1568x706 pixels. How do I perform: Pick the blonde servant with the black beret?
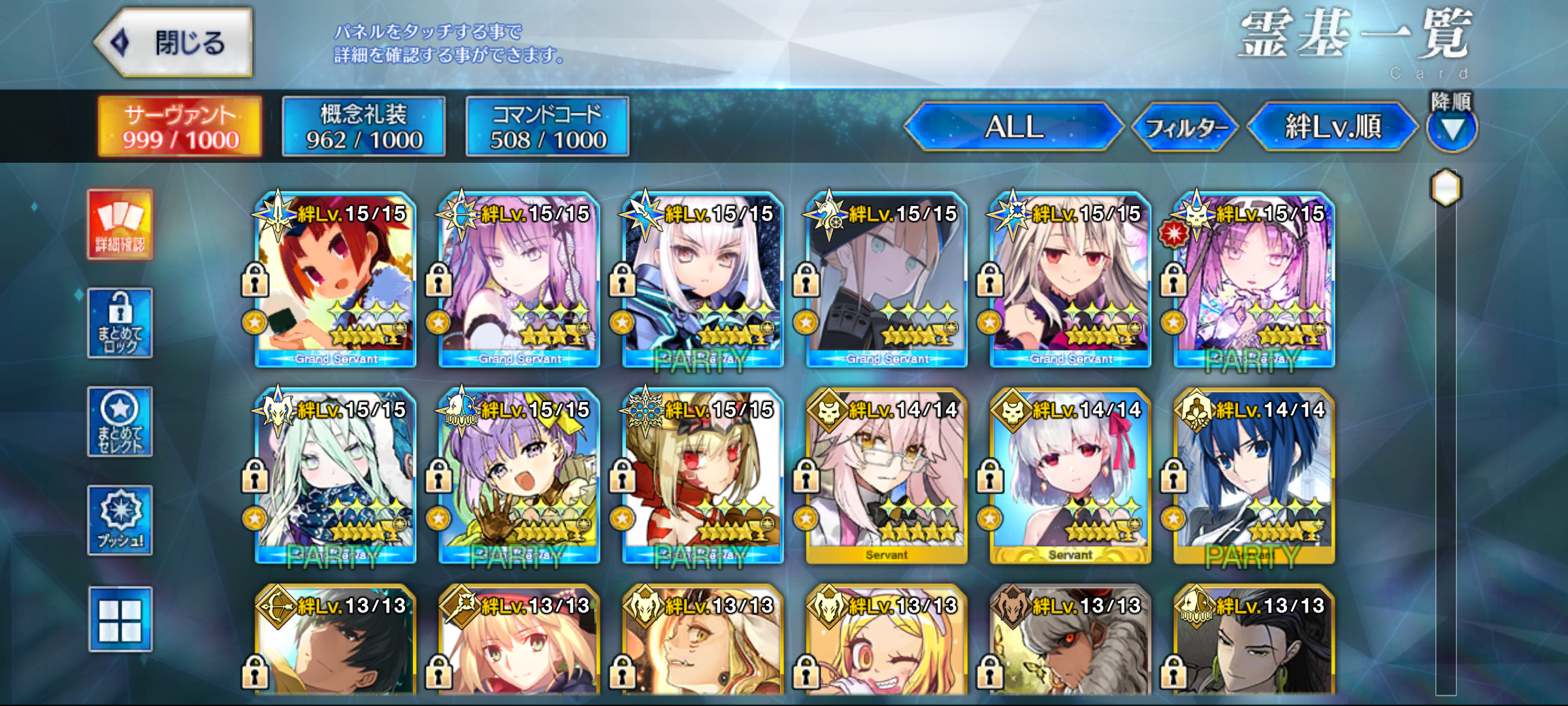click(x=887, y=280)
